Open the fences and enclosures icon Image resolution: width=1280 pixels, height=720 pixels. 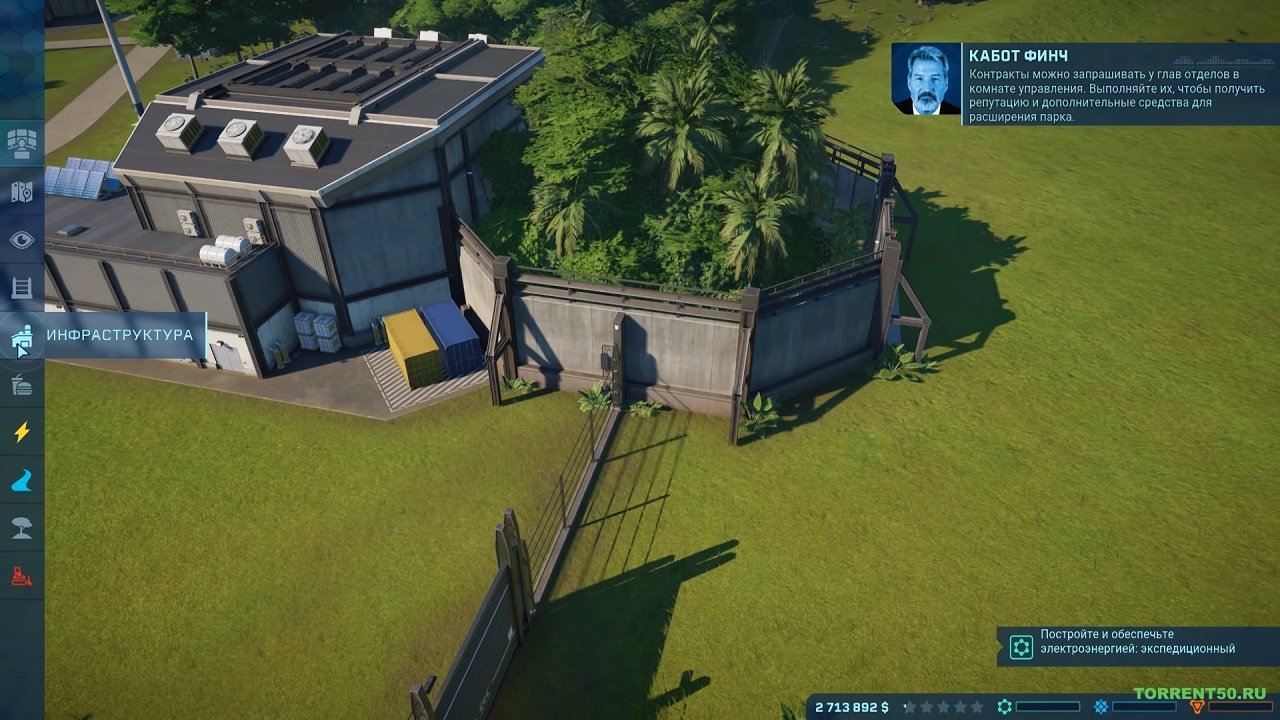point(21,288)
